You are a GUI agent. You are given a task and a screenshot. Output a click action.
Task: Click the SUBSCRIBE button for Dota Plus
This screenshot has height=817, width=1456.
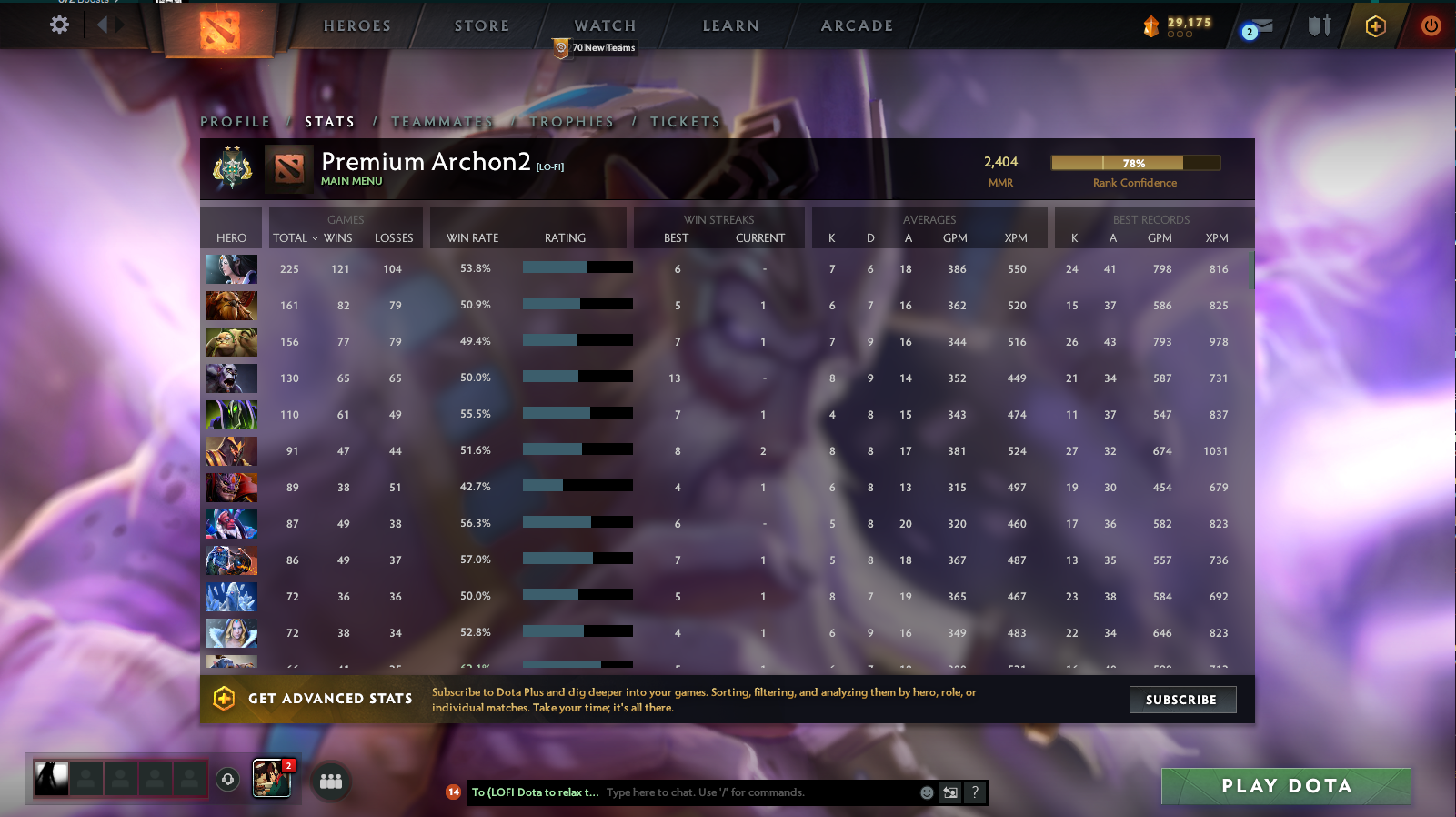tap(1181, 700)
